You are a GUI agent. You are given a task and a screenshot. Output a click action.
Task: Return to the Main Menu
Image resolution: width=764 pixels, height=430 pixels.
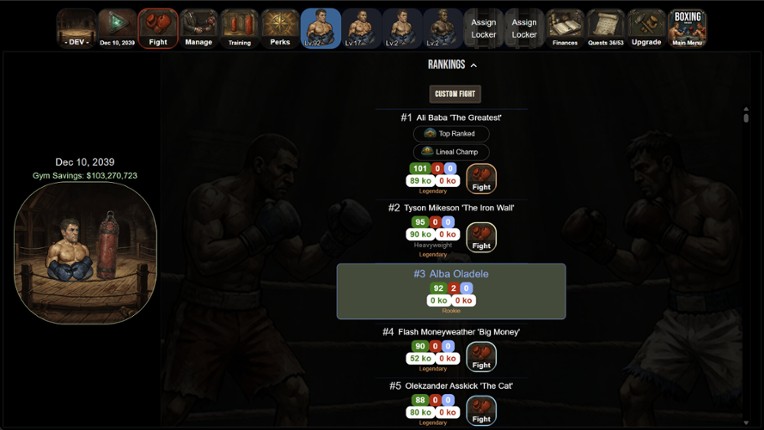687,28
